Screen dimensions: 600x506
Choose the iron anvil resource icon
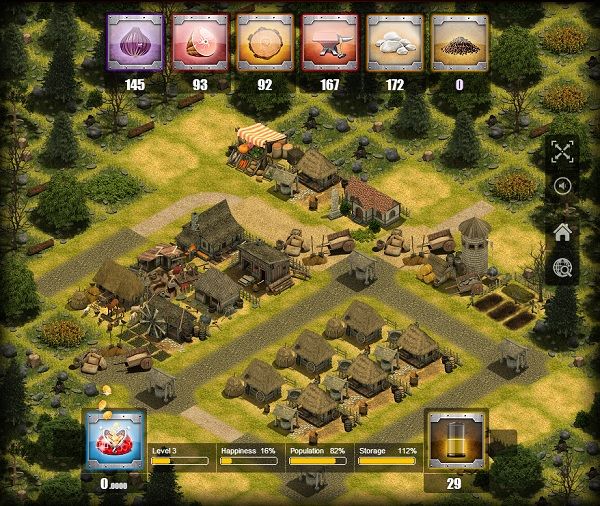point(329,43)
